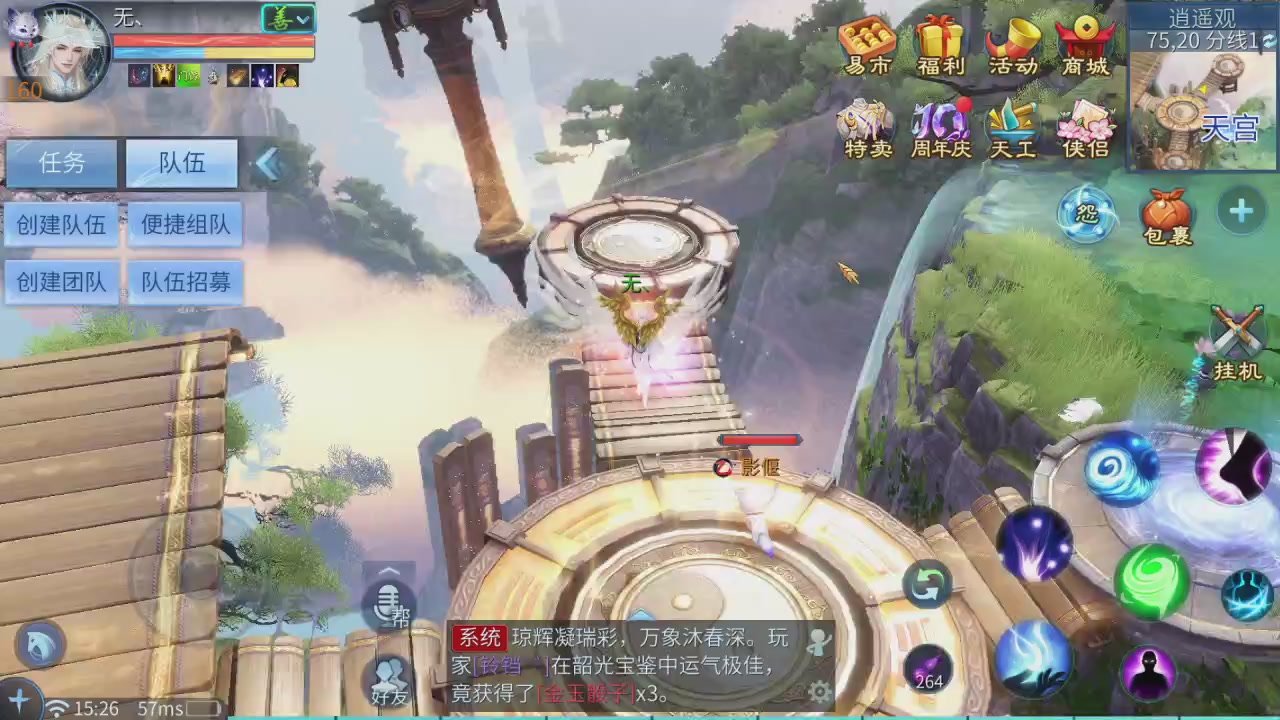The image size is (1280, 720).
Task: Collapse the team panel with the left chevron
Action: coord(270,165)
